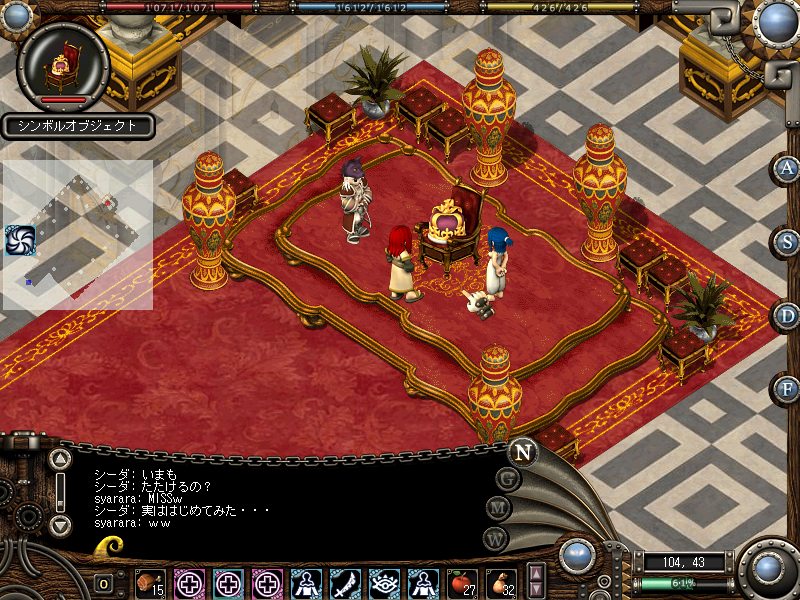Click the chat log down arrow
800x600 pixels.
(x=60, y=524)
